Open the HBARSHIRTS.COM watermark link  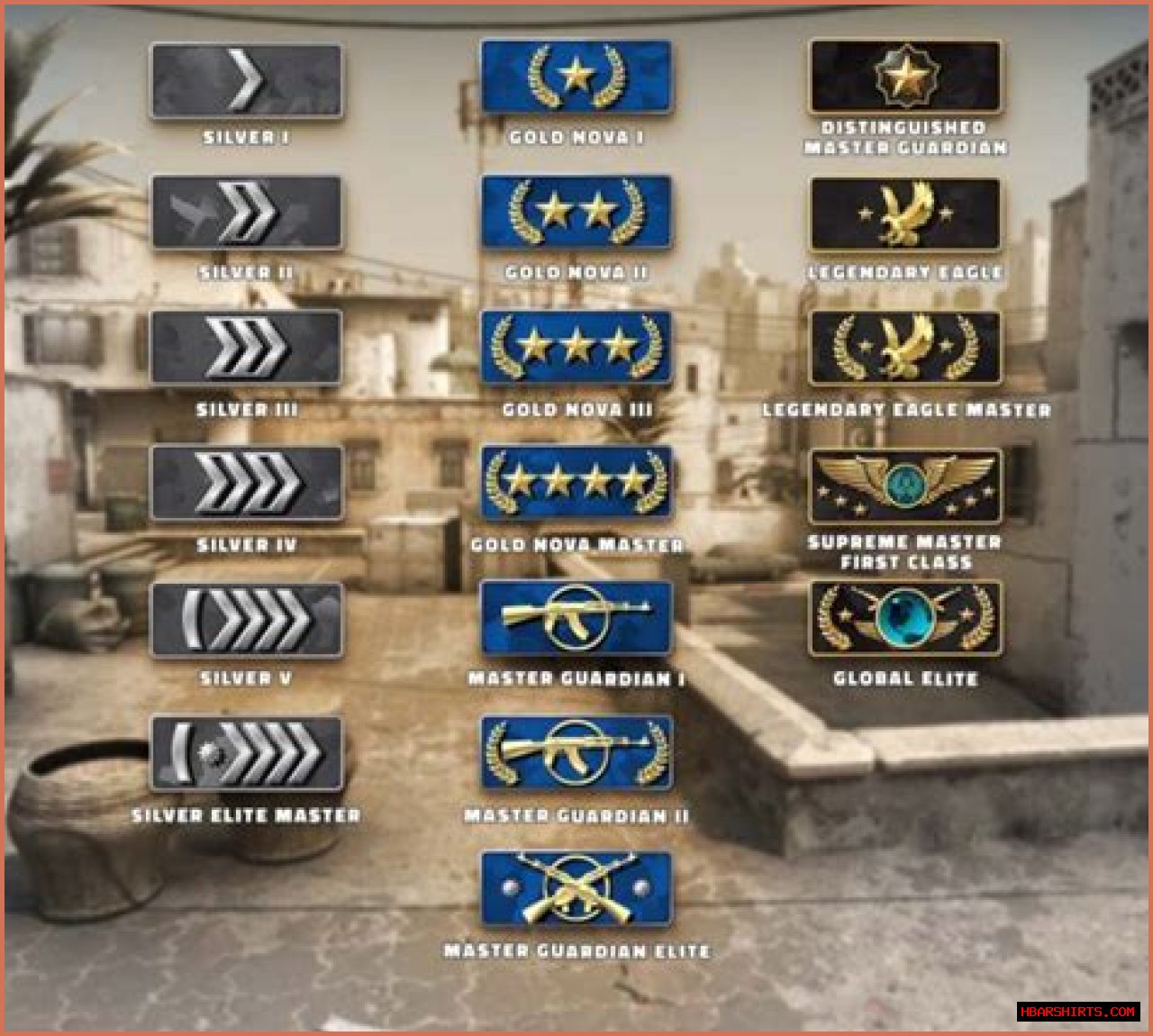point(1077,1012)
